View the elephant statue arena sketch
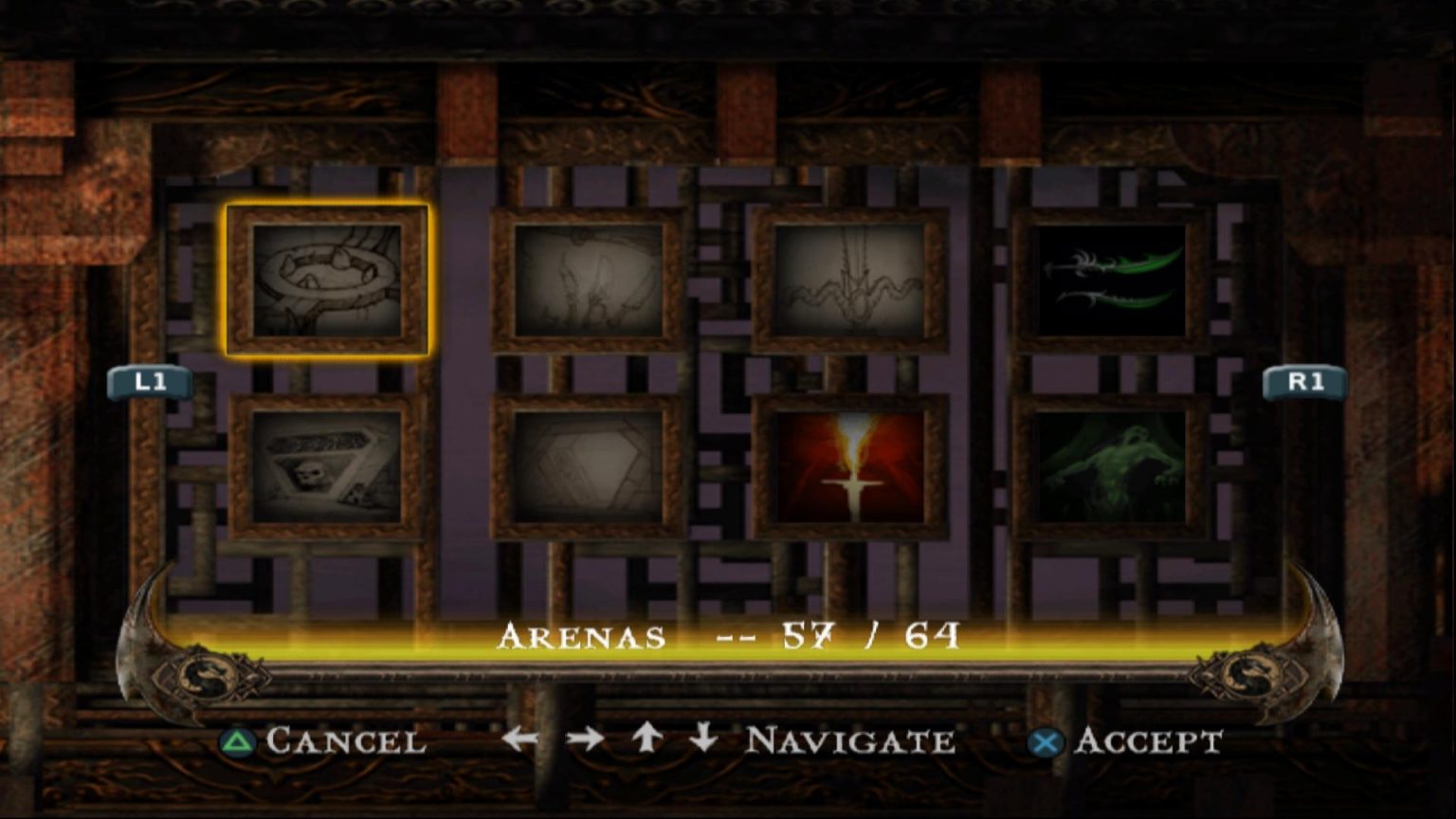Image resolution: width=1456 pixels, height=819 pixels. (x=588, y=280)
